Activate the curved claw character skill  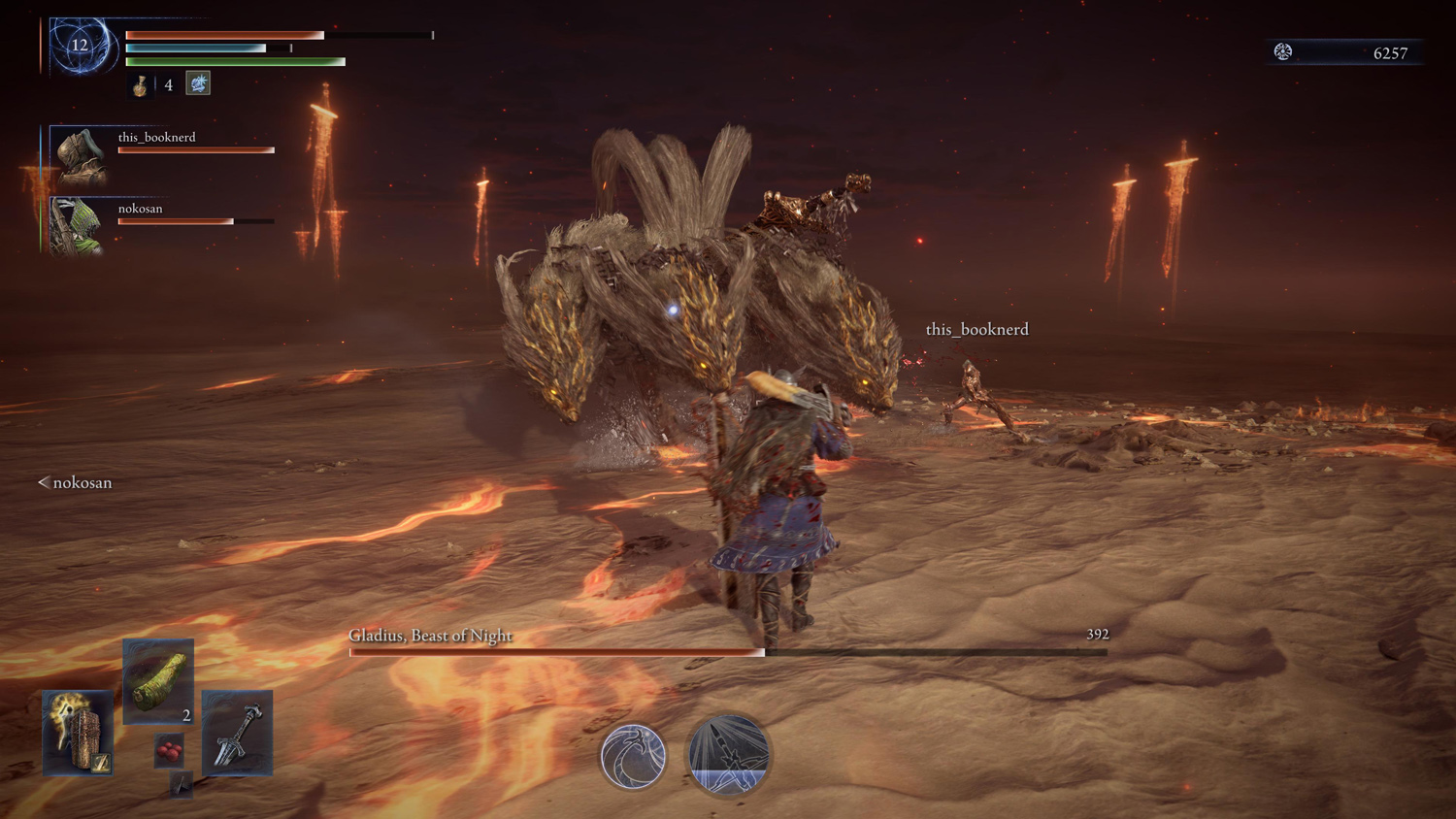pos(634,757)
